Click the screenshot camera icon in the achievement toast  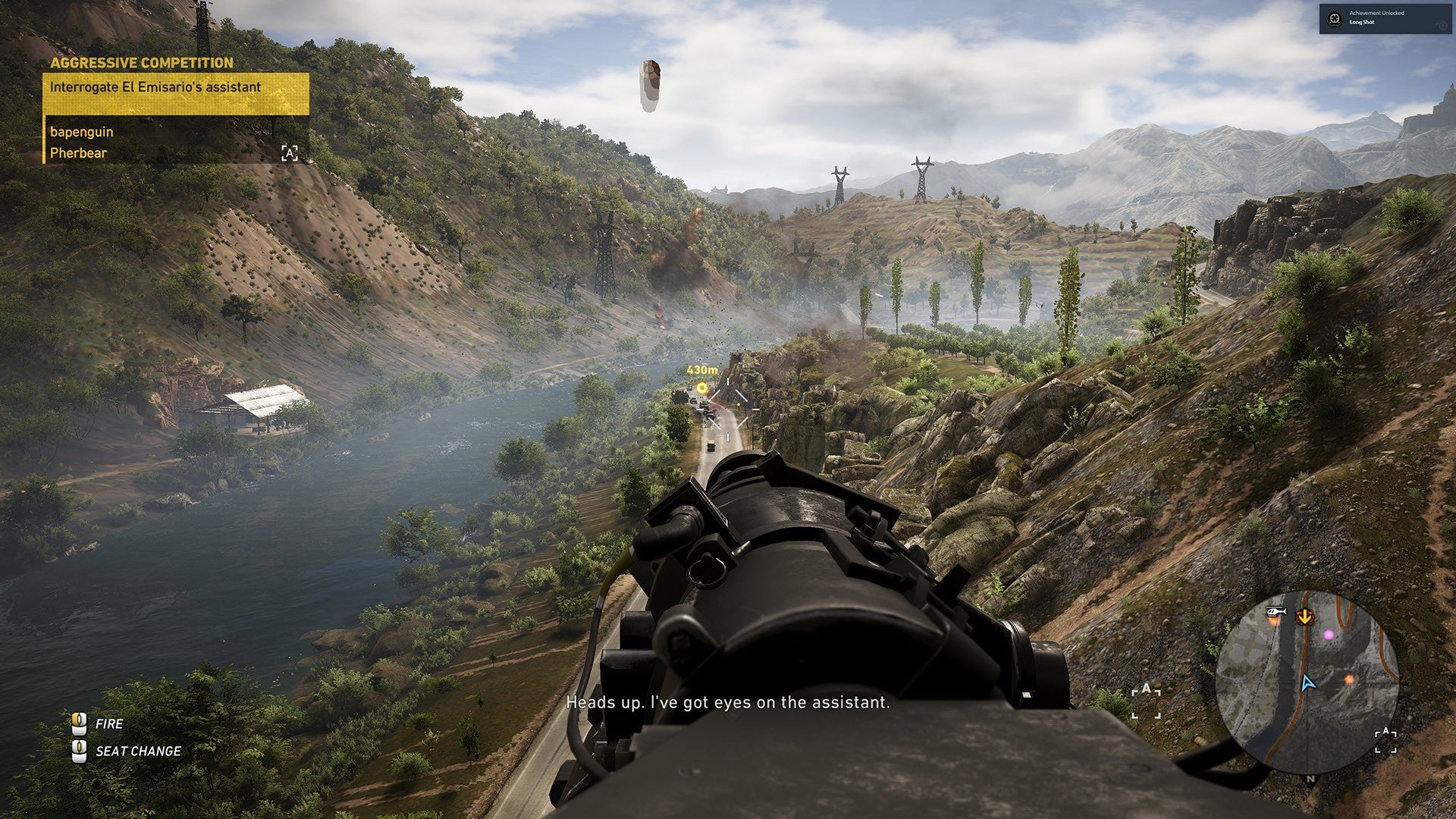(x=1442, y=25)
